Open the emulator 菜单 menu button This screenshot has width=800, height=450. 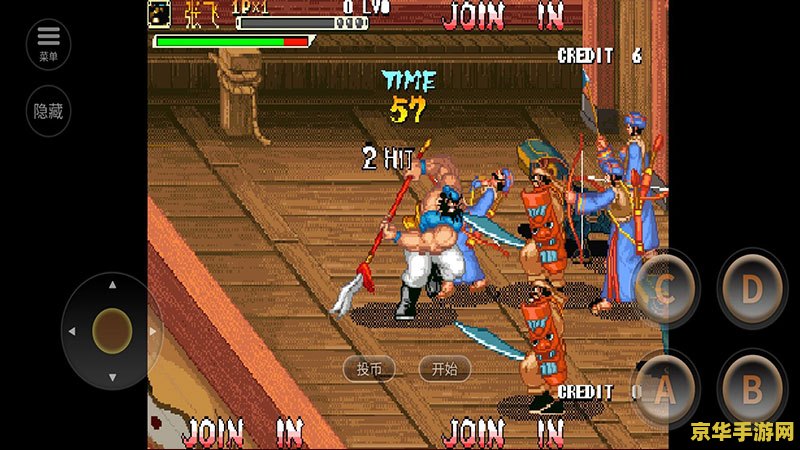pyautogui.click(x=48, y=44)
